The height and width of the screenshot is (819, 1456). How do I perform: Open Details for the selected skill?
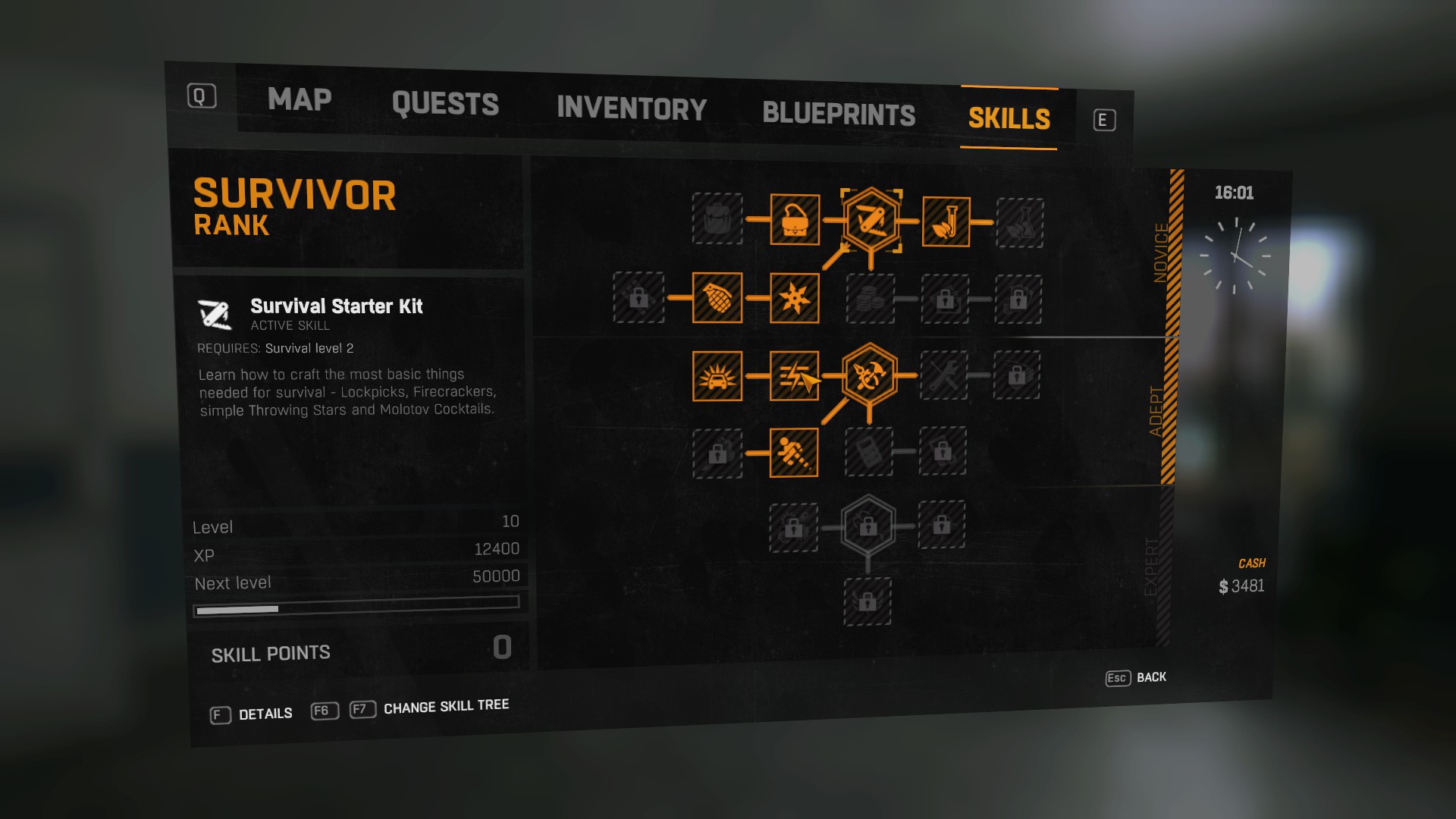pyautogui.click(x=265, y=714)
